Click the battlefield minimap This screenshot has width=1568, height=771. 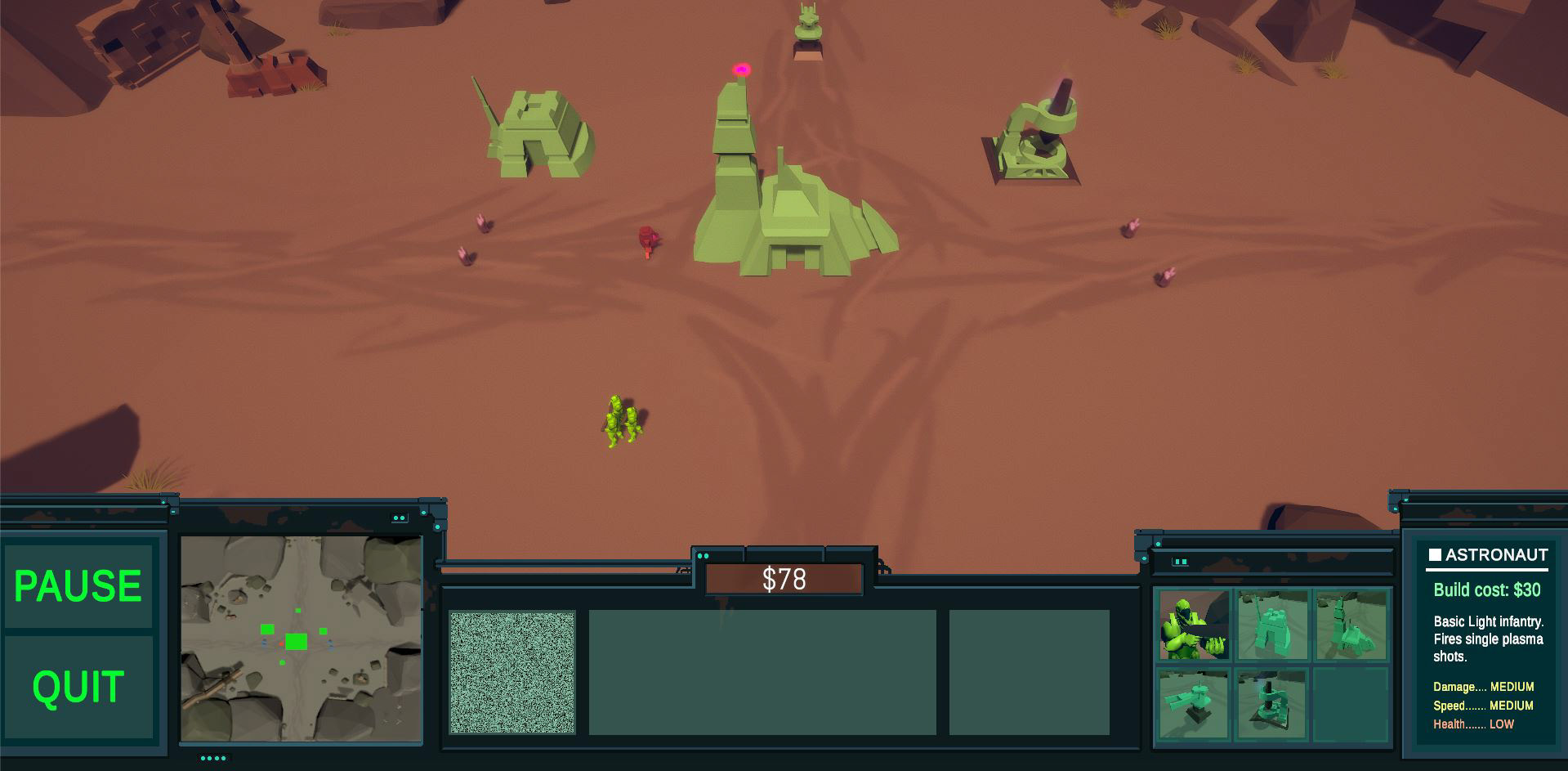coord(301,639)
